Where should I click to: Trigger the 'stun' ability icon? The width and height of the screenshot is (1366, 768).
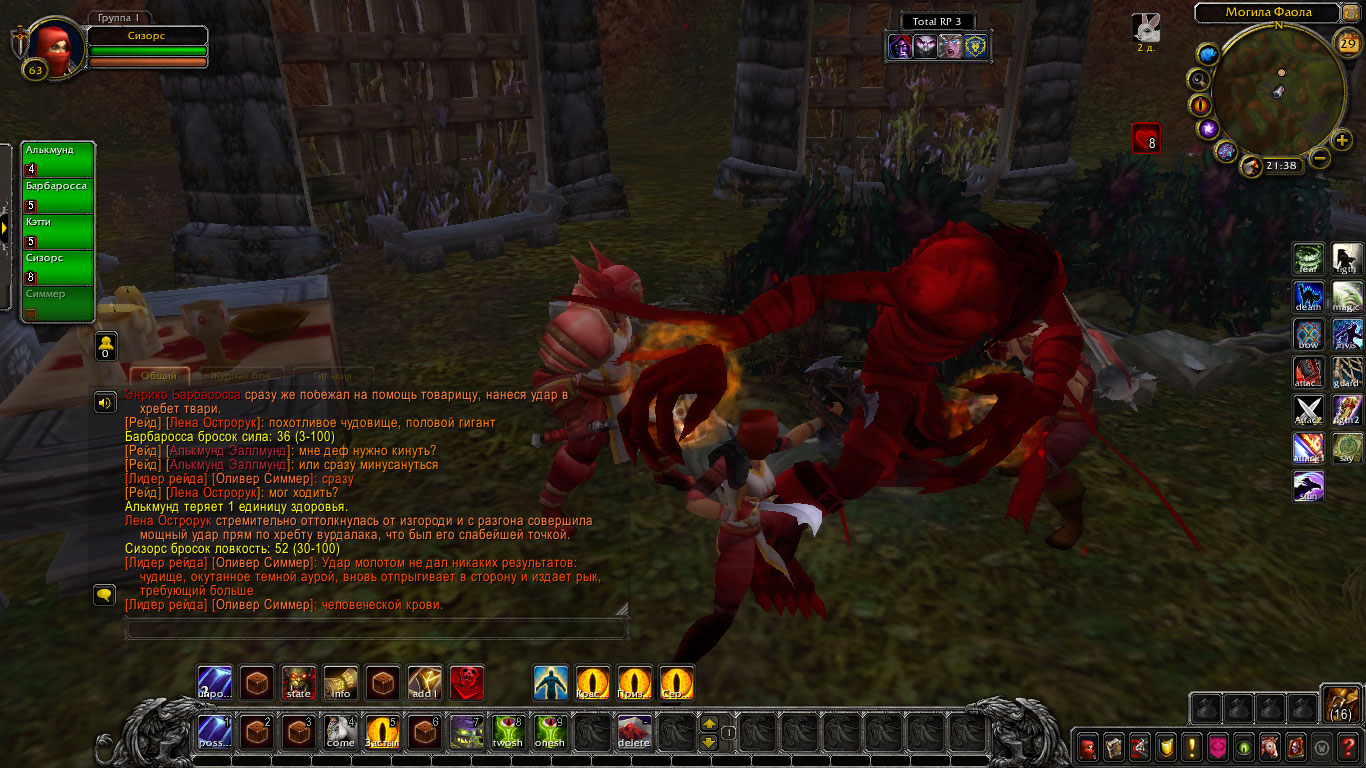tap(1309, 487)
